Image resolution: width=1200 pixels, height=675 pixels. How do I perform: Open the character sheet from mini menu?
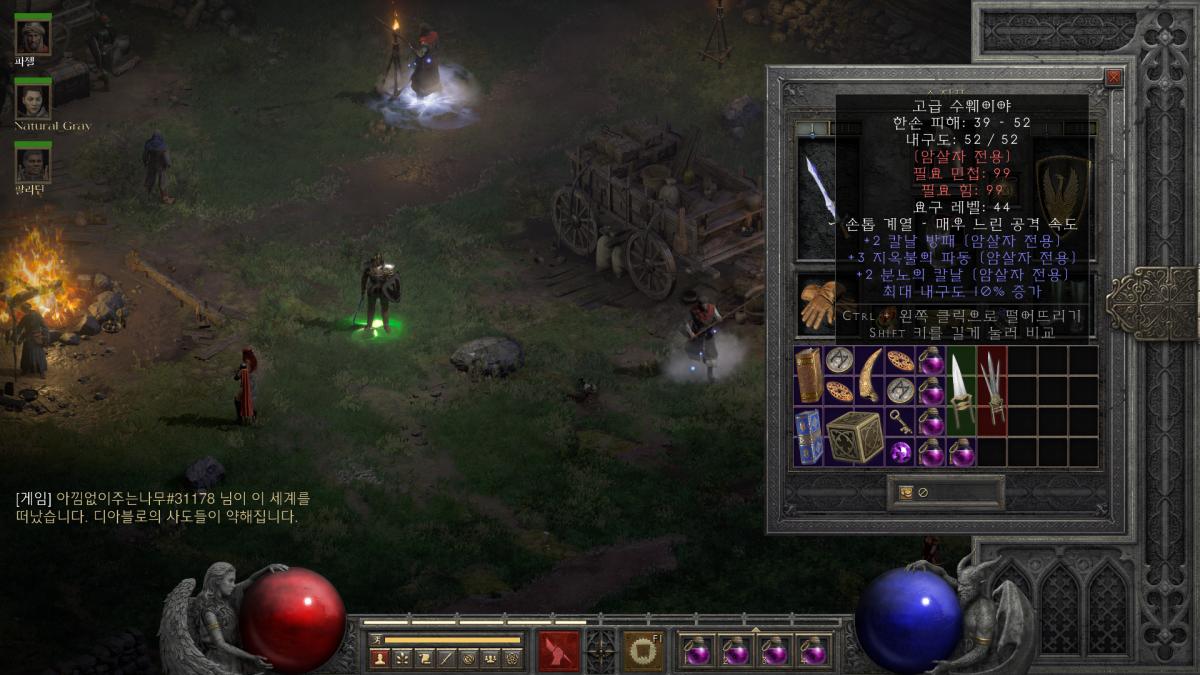coord(379,658)
